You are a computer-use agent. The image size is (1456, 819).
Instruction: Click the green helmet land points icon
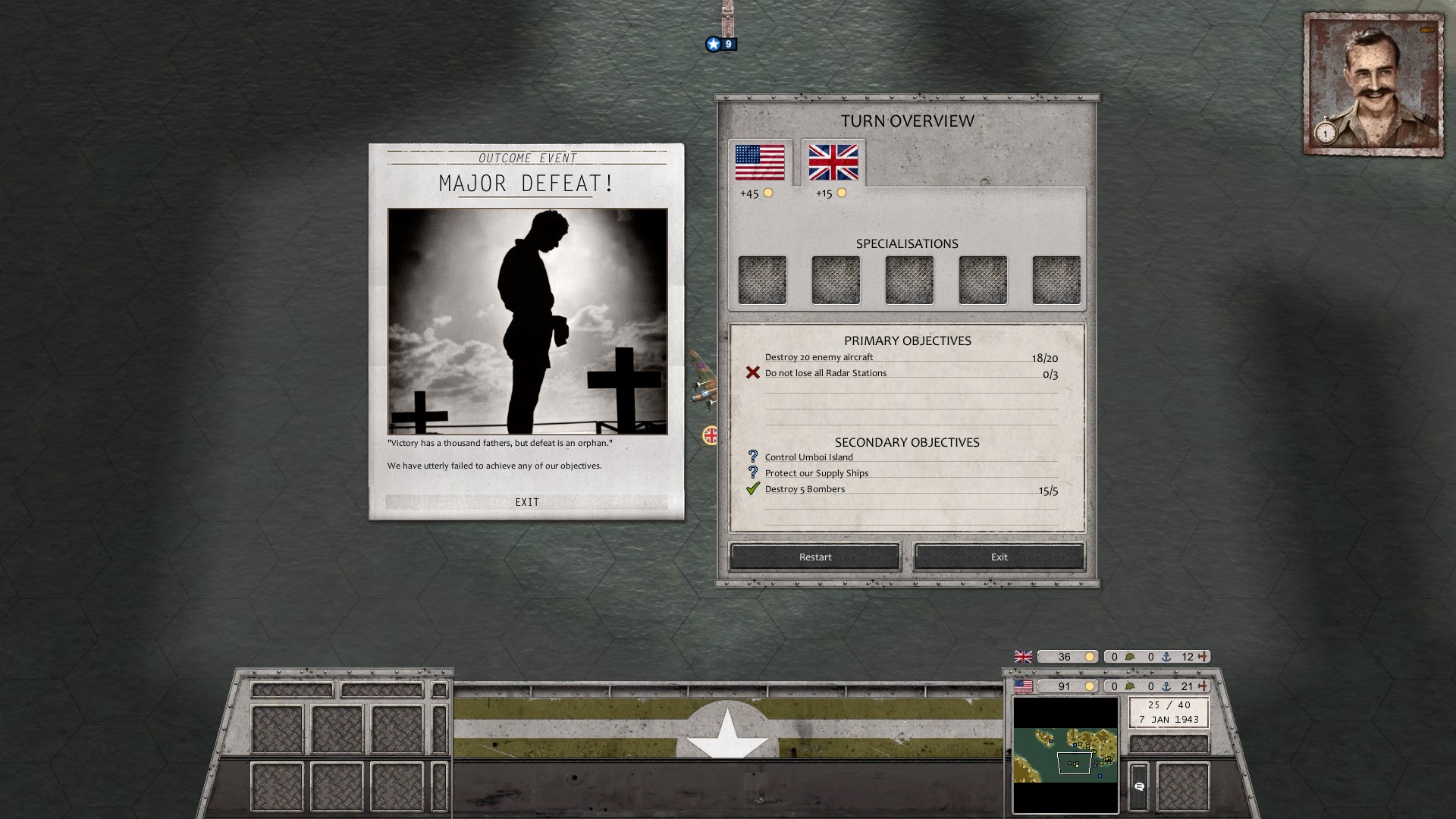click(1130, 686)
